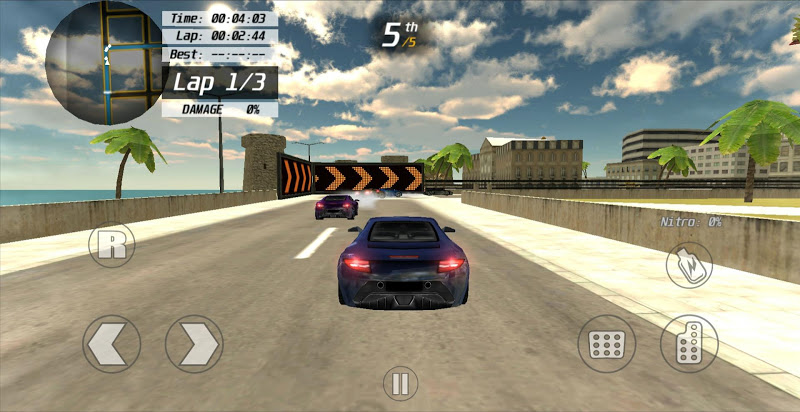Pause the race
Image resolution: width=800 pixels, height=412 pixels.
point(399,382)
